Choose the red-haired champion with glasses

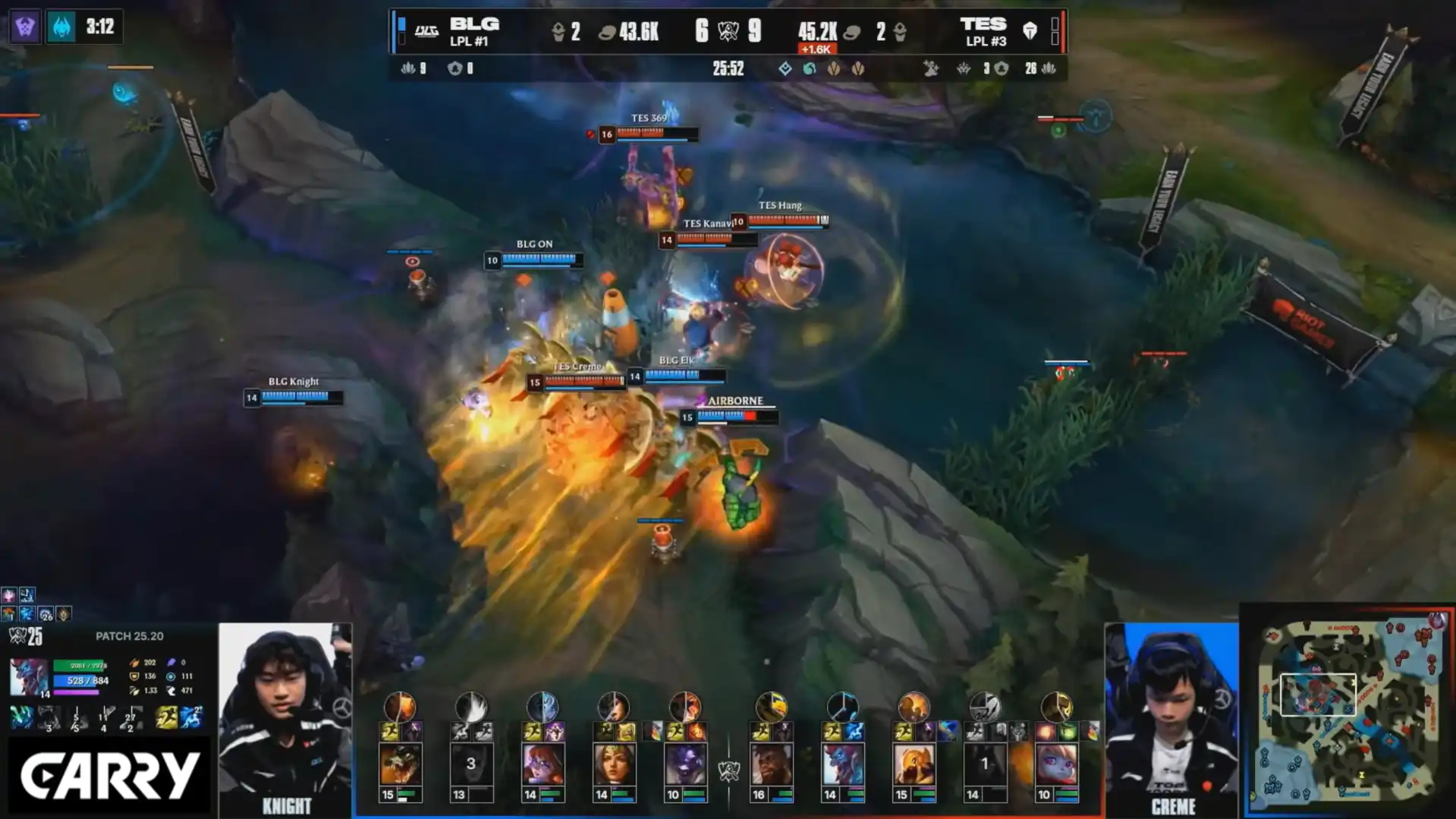[542, 764]
